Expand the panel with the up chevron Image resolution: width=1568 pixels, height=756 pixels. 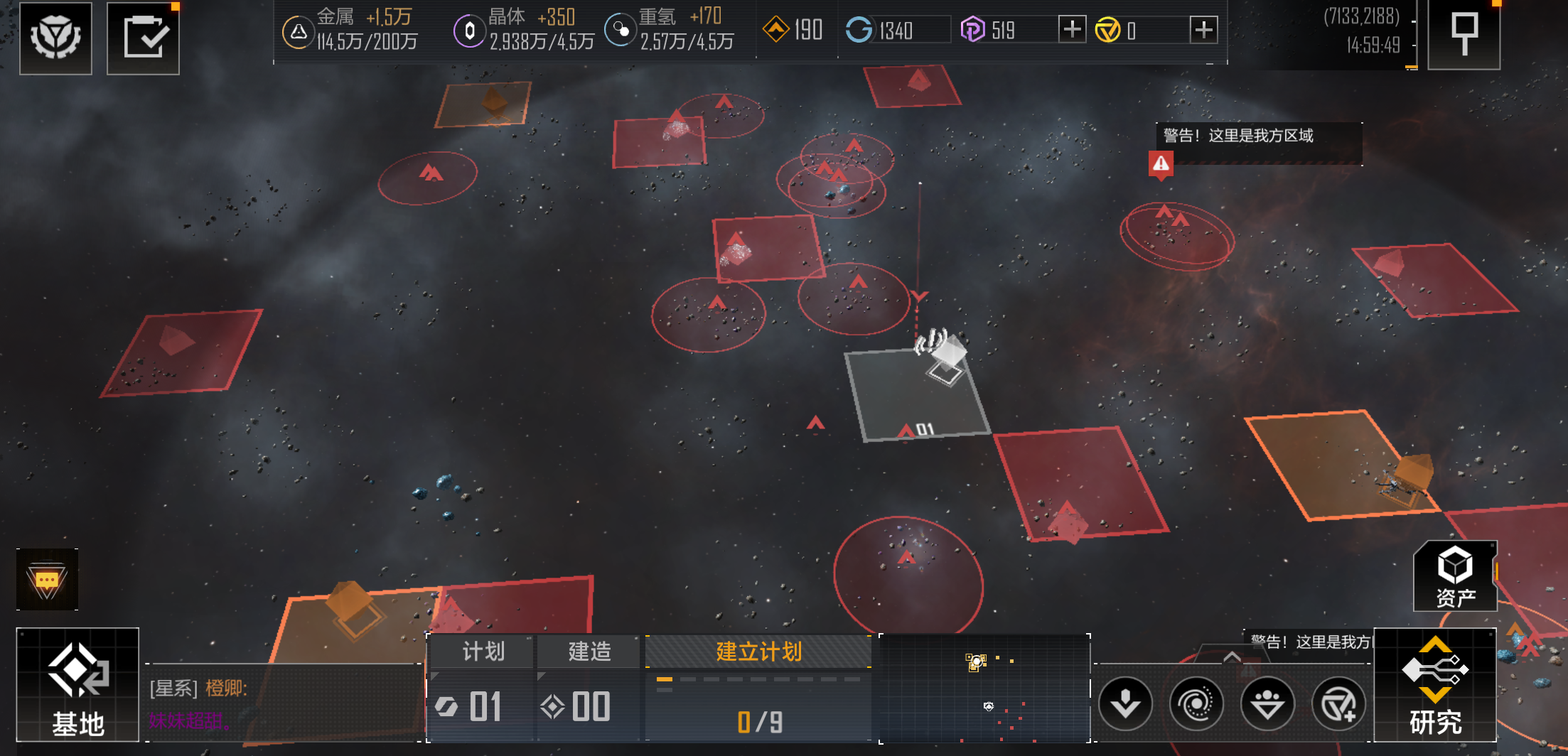[1232, 657]
